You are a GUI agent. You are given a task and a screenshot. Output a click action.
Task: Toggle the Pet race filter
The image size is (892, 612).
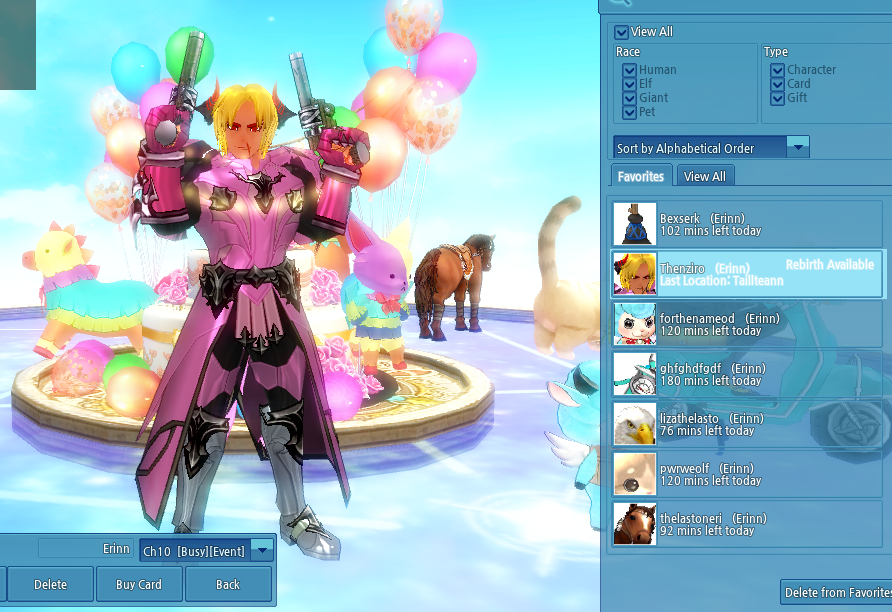[629, 112]
